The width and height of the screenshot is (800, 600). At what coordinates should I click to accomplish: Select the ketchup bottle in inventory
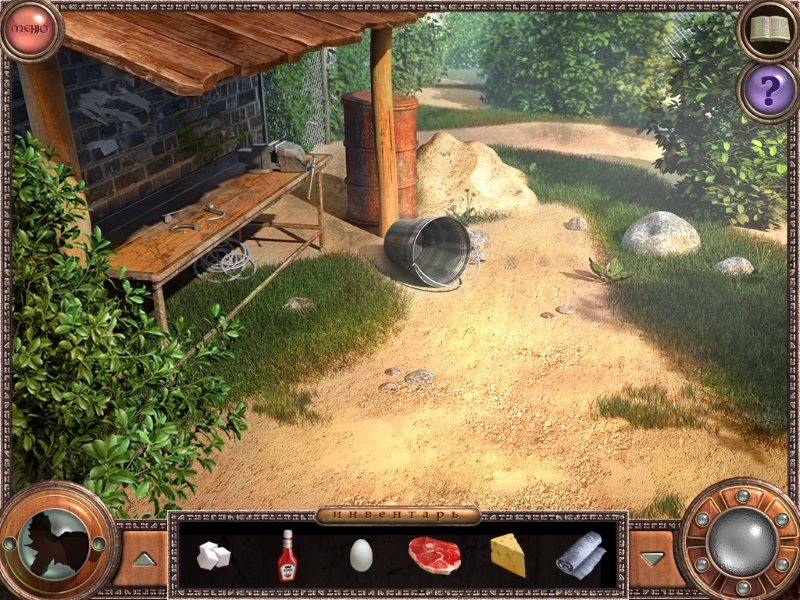pyautogui.click(x=287, y=555)
